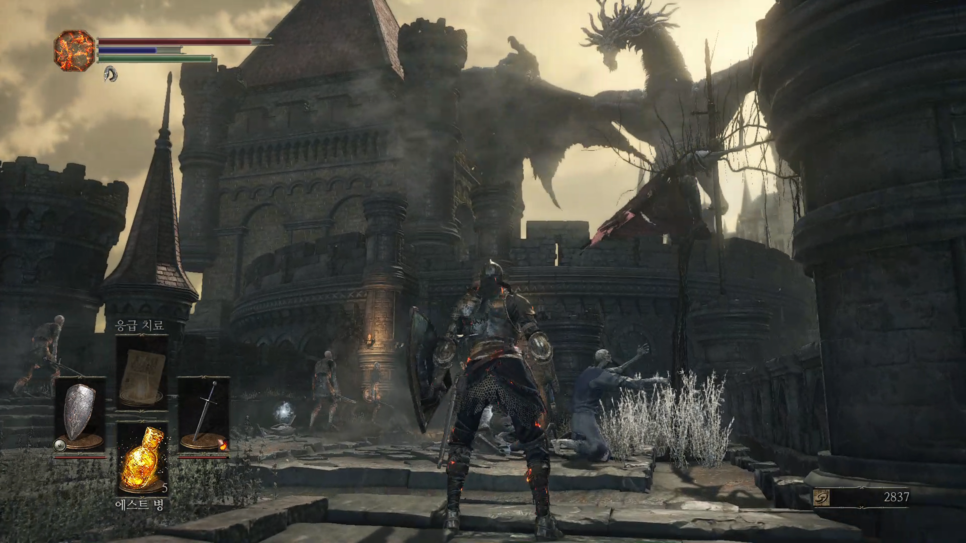Viewport: 966px width, 543px height.
Task: Select the 응급 치료 spell slot
Action: [x=141, y=372]
